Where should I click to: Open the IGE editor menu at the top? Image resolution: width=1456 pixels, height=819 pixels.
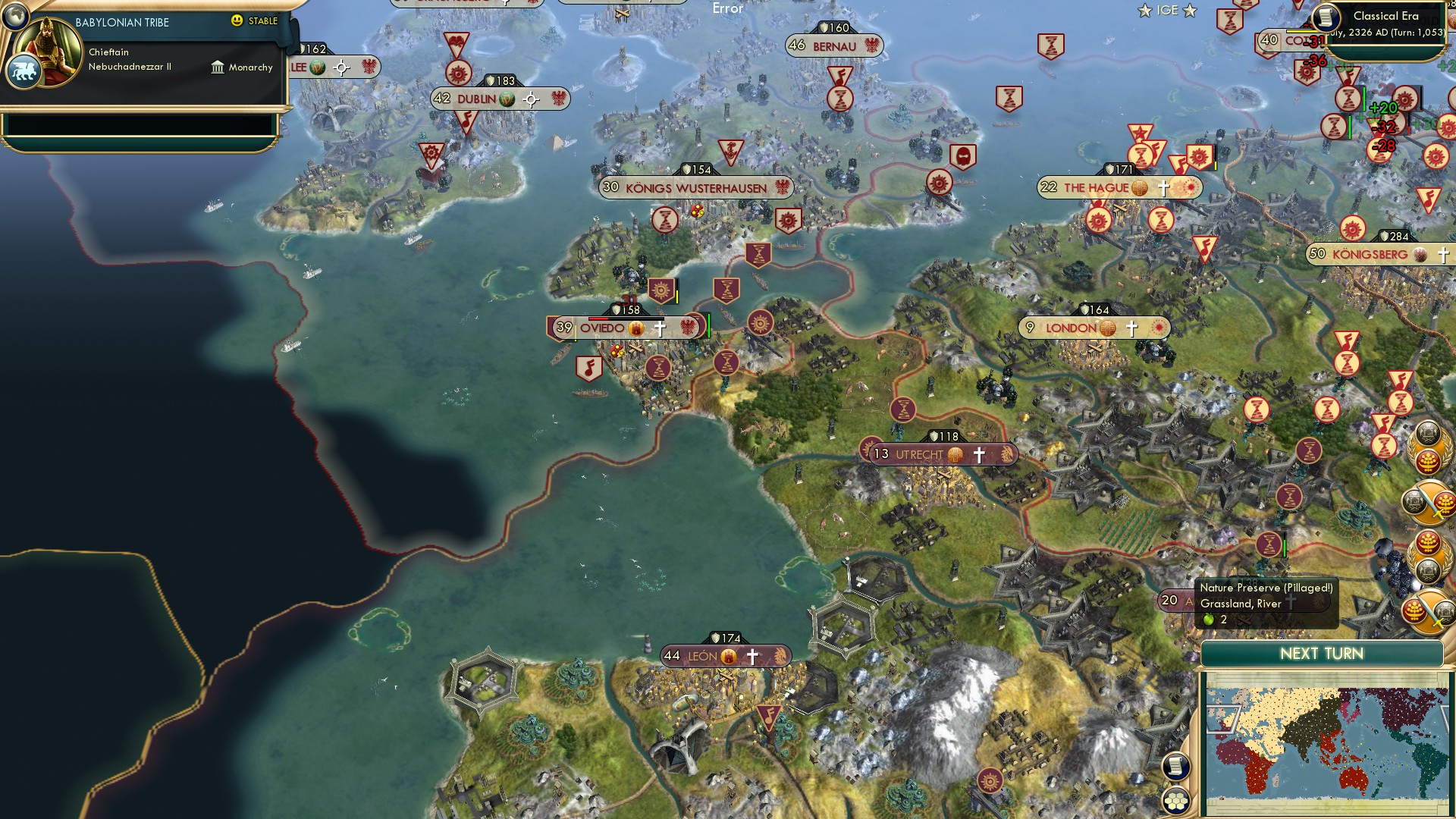tap(1168, 10)
